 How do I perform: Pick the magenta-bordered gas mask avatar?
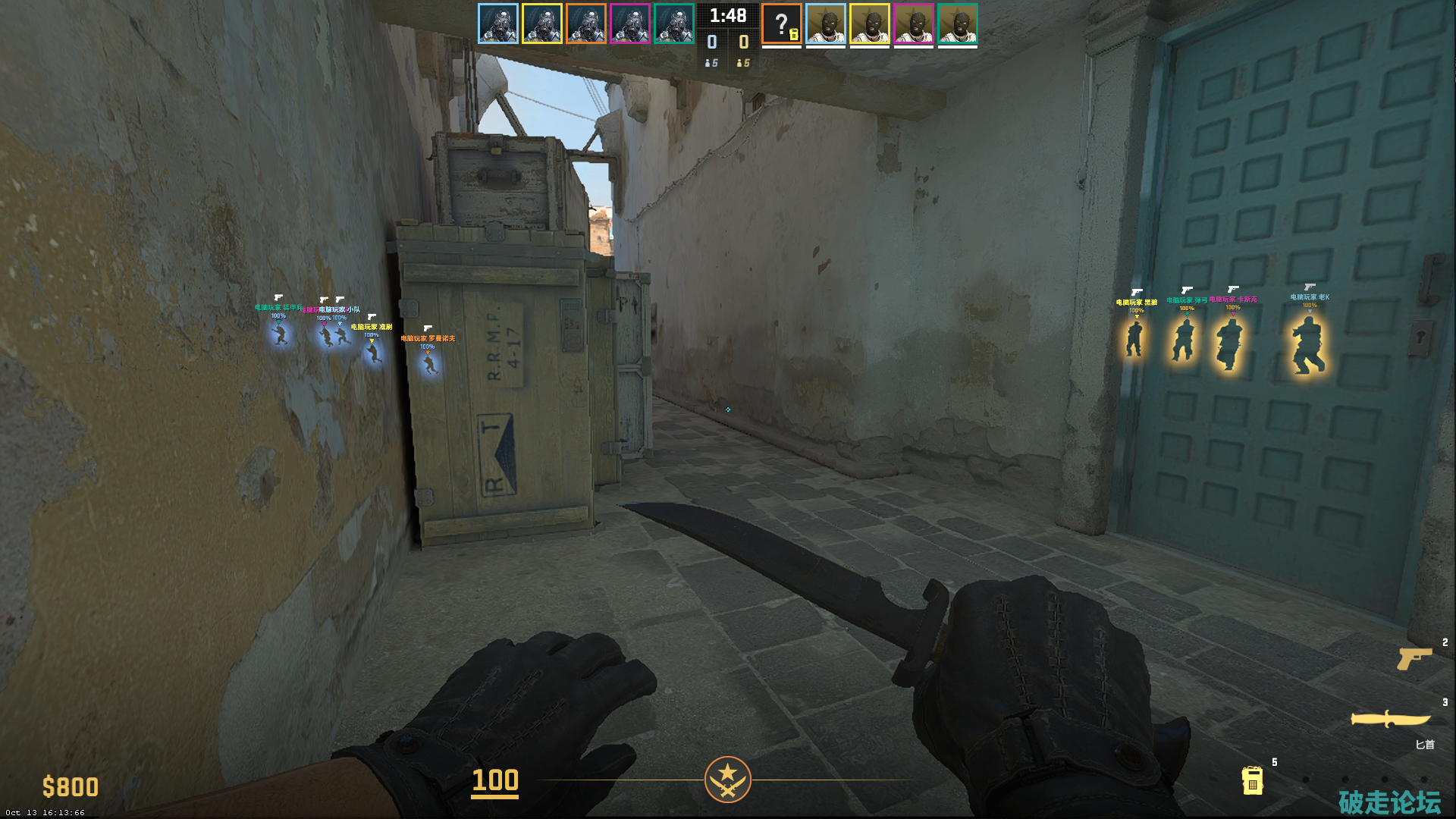(630, 24)
